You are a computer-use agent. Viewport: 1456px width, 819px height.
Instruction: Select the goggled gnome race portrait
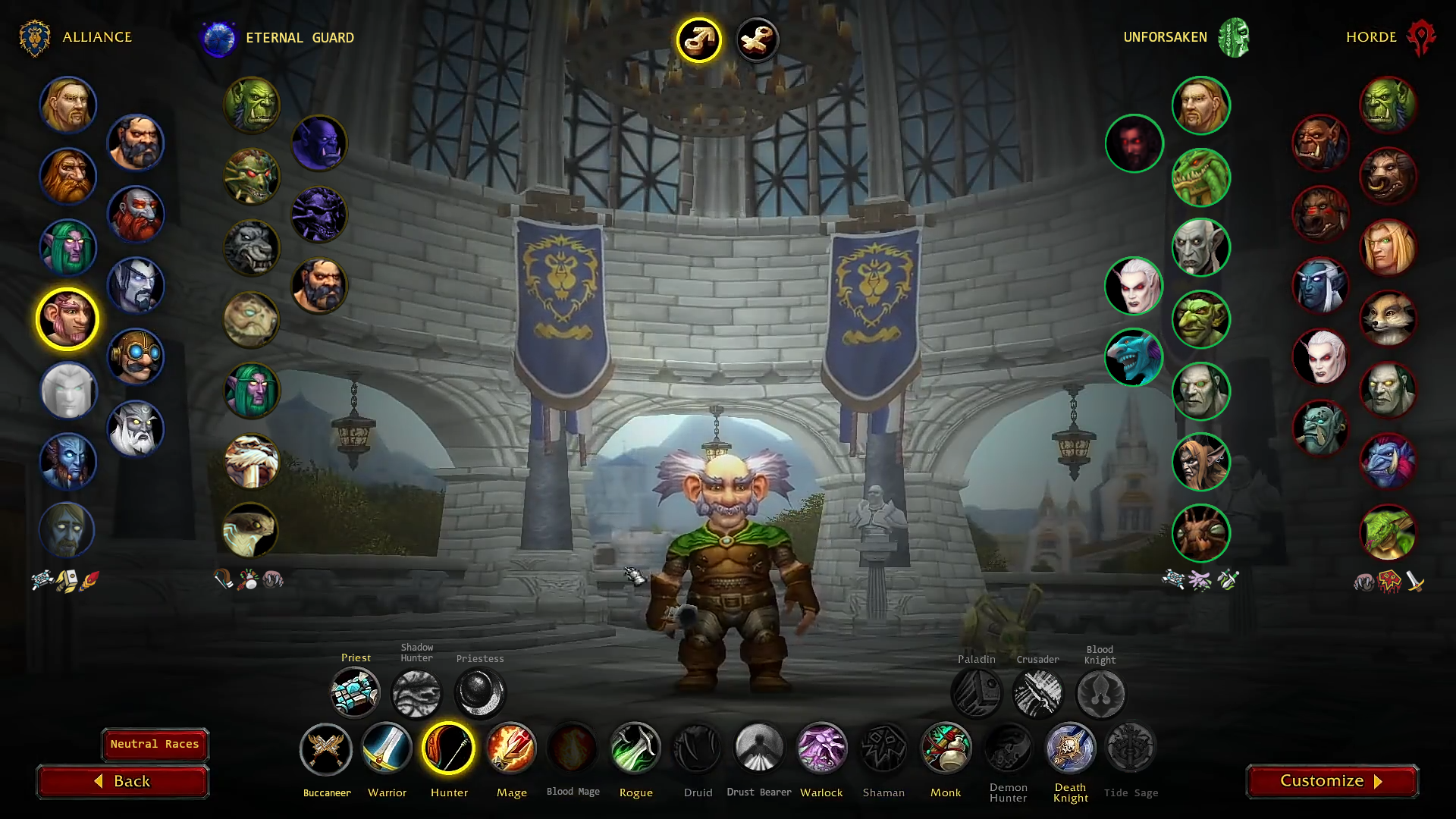(136, 356)
